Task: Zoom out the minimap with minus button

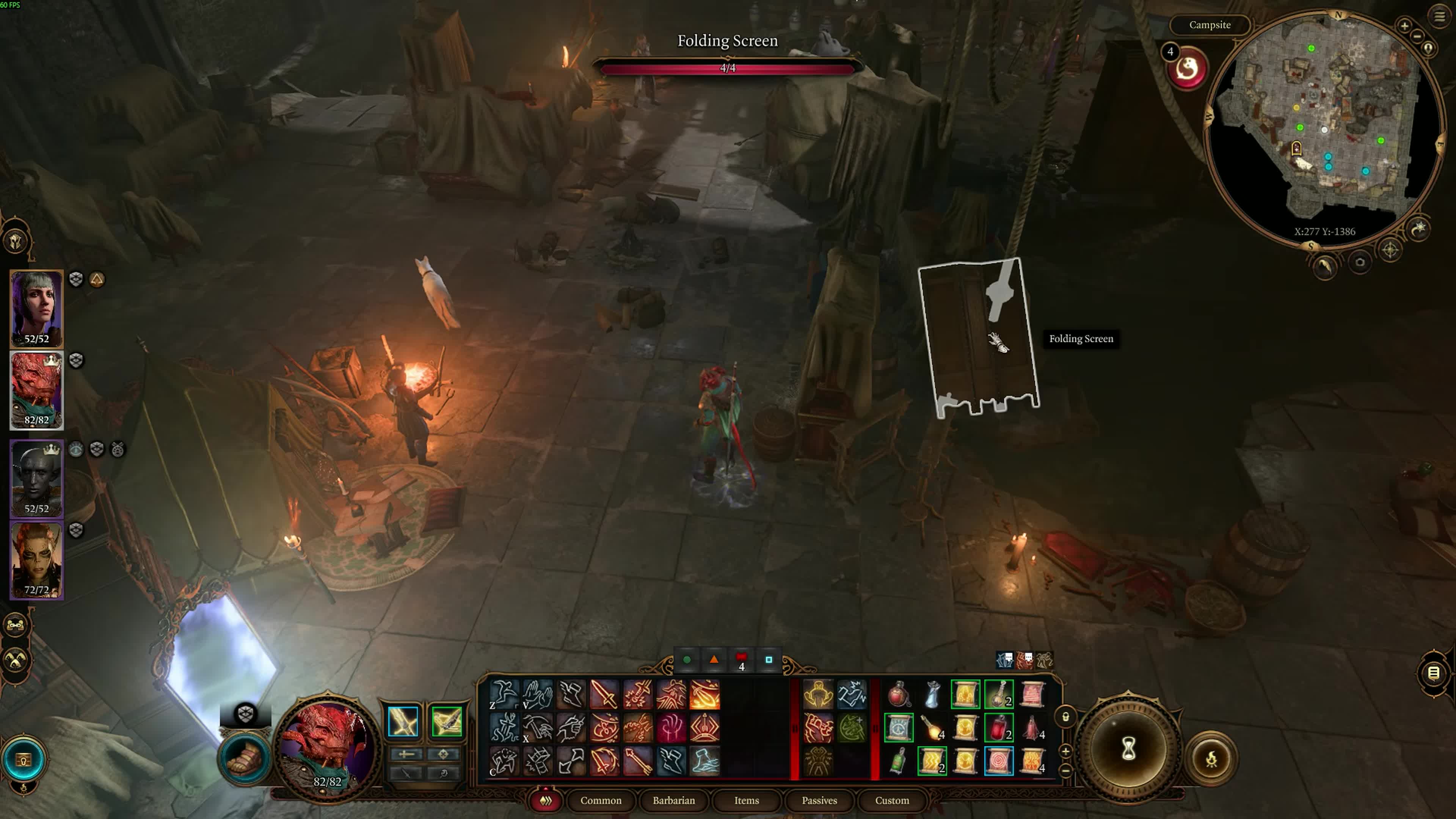Action: click(1417, 36)
